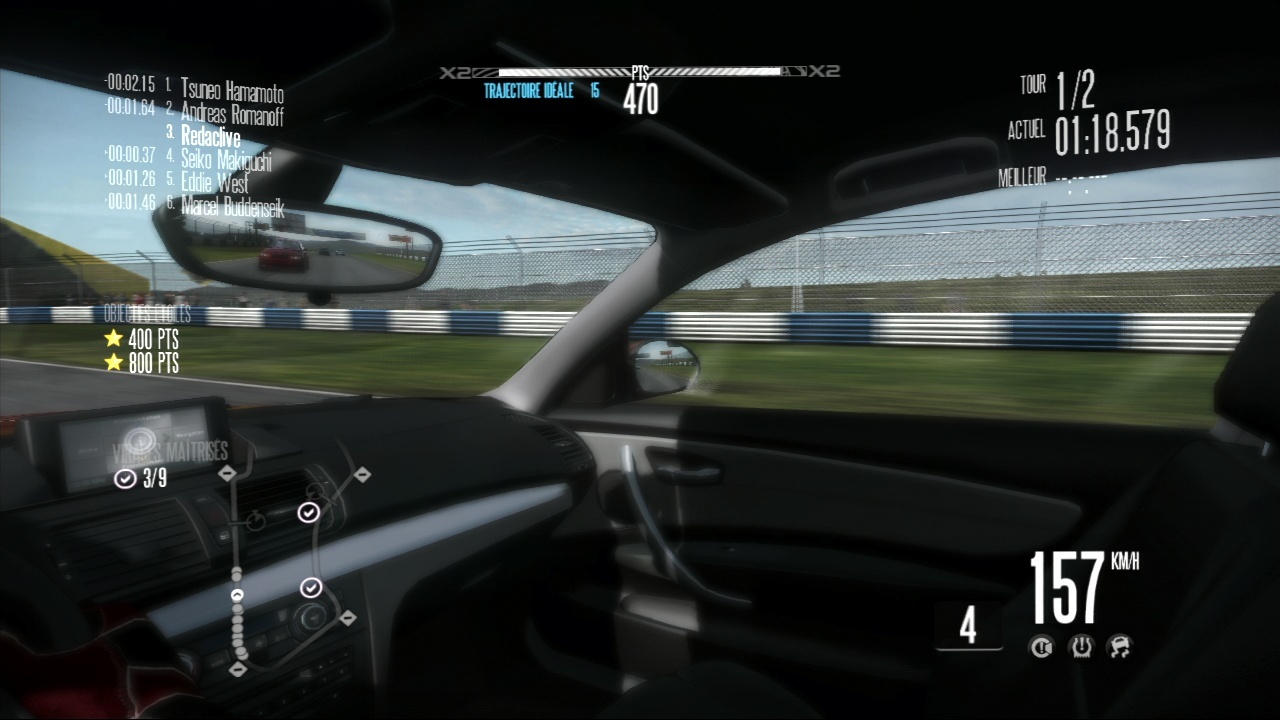Screen dimensions: 1280x720
Task: Click the tire pressure warning icon
Action: (x=1081, y=648)
